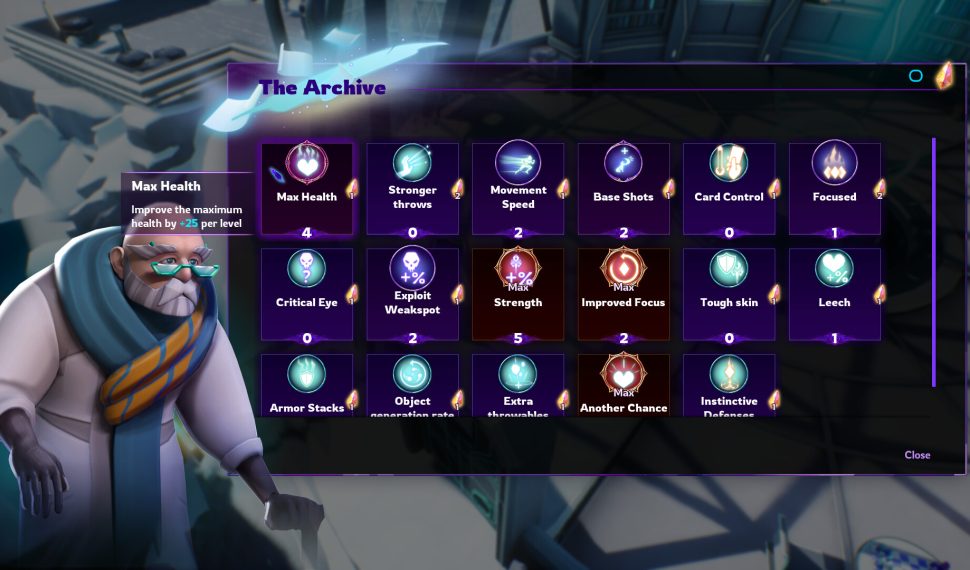Pick the Card Control upgrade
The image size is (970, 570).
729,188
